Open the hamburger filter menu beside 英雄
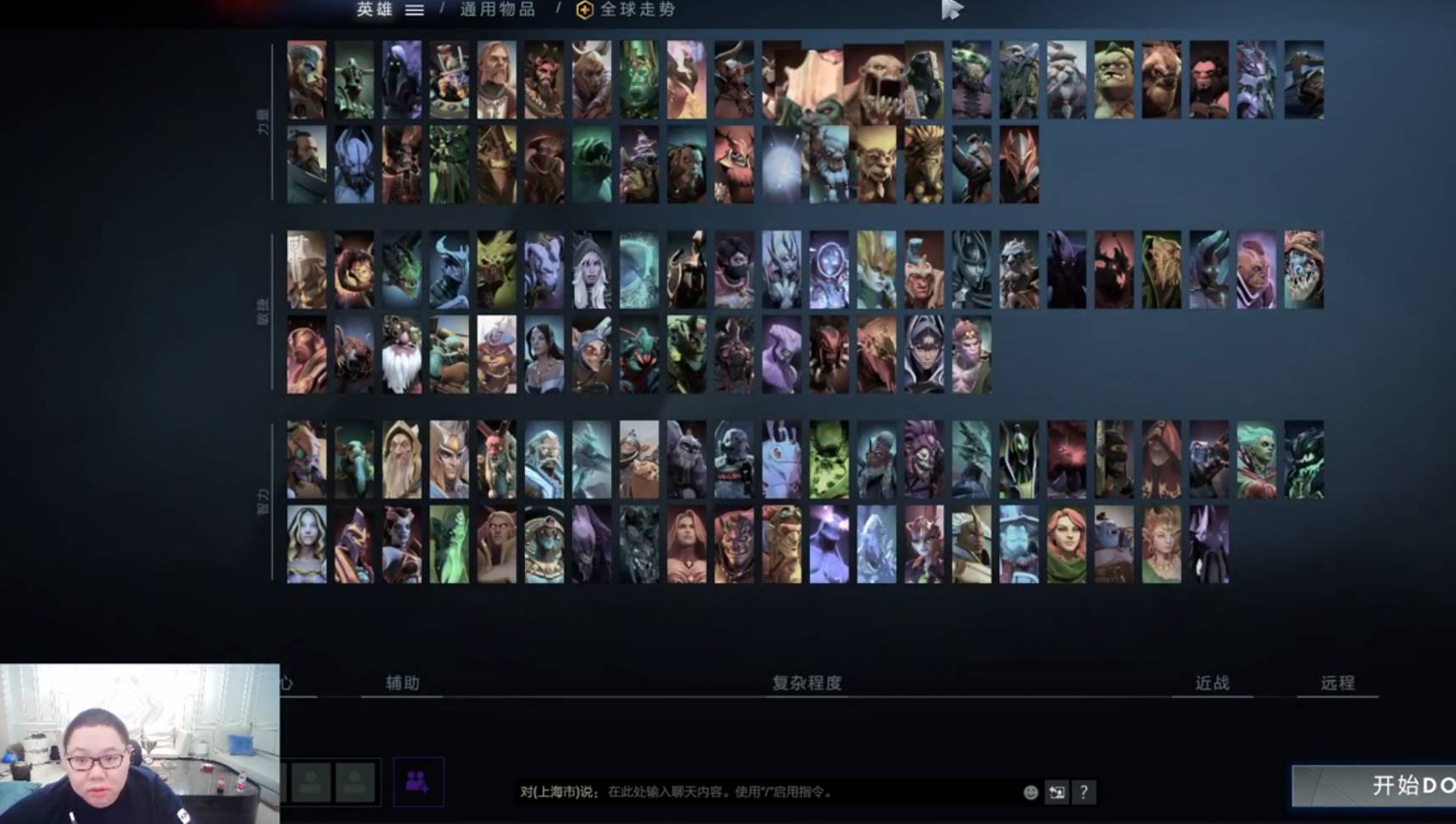 415,11
